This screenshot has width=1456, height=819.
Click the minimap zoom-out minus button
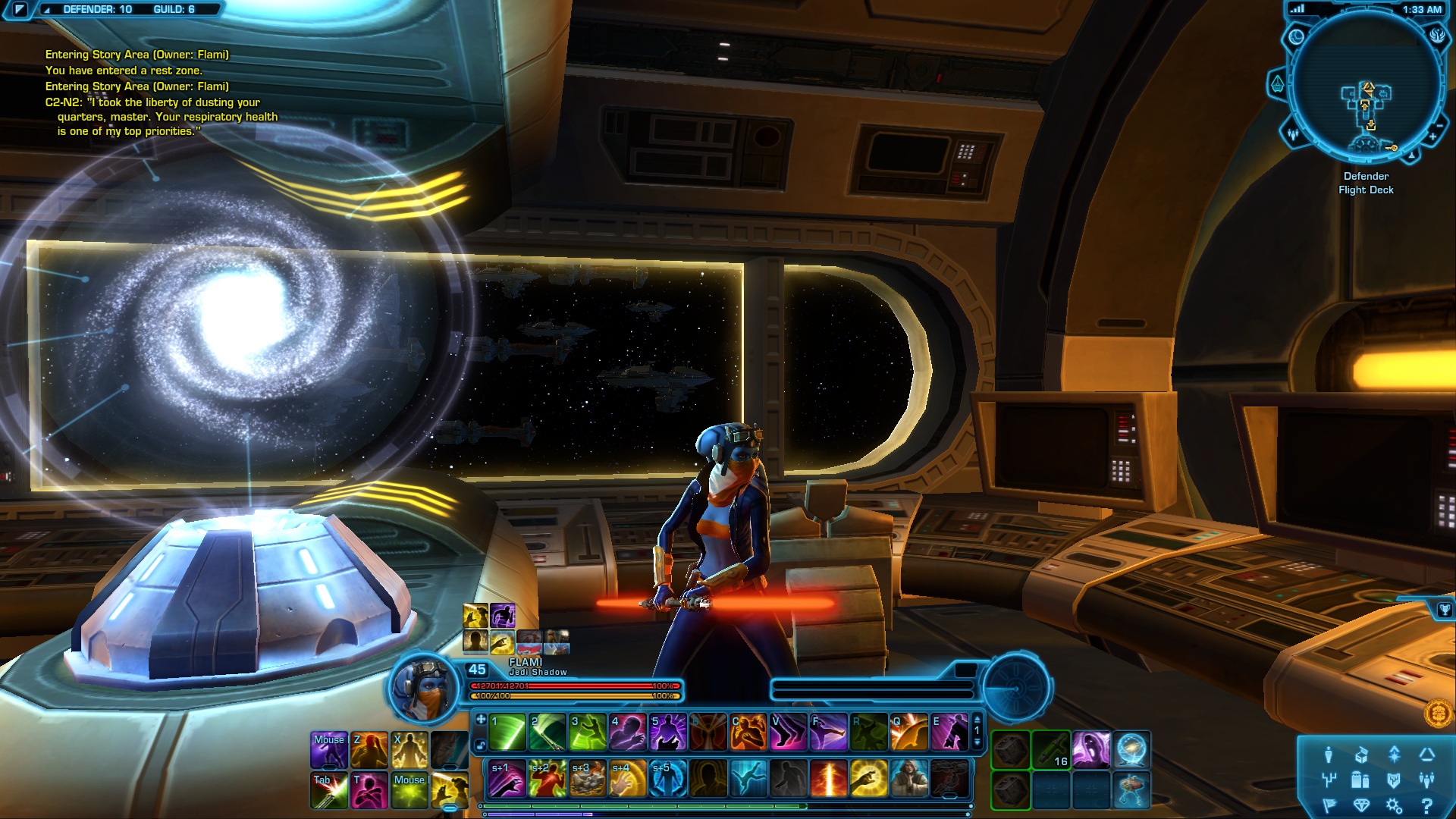[x=1439, y=125]
